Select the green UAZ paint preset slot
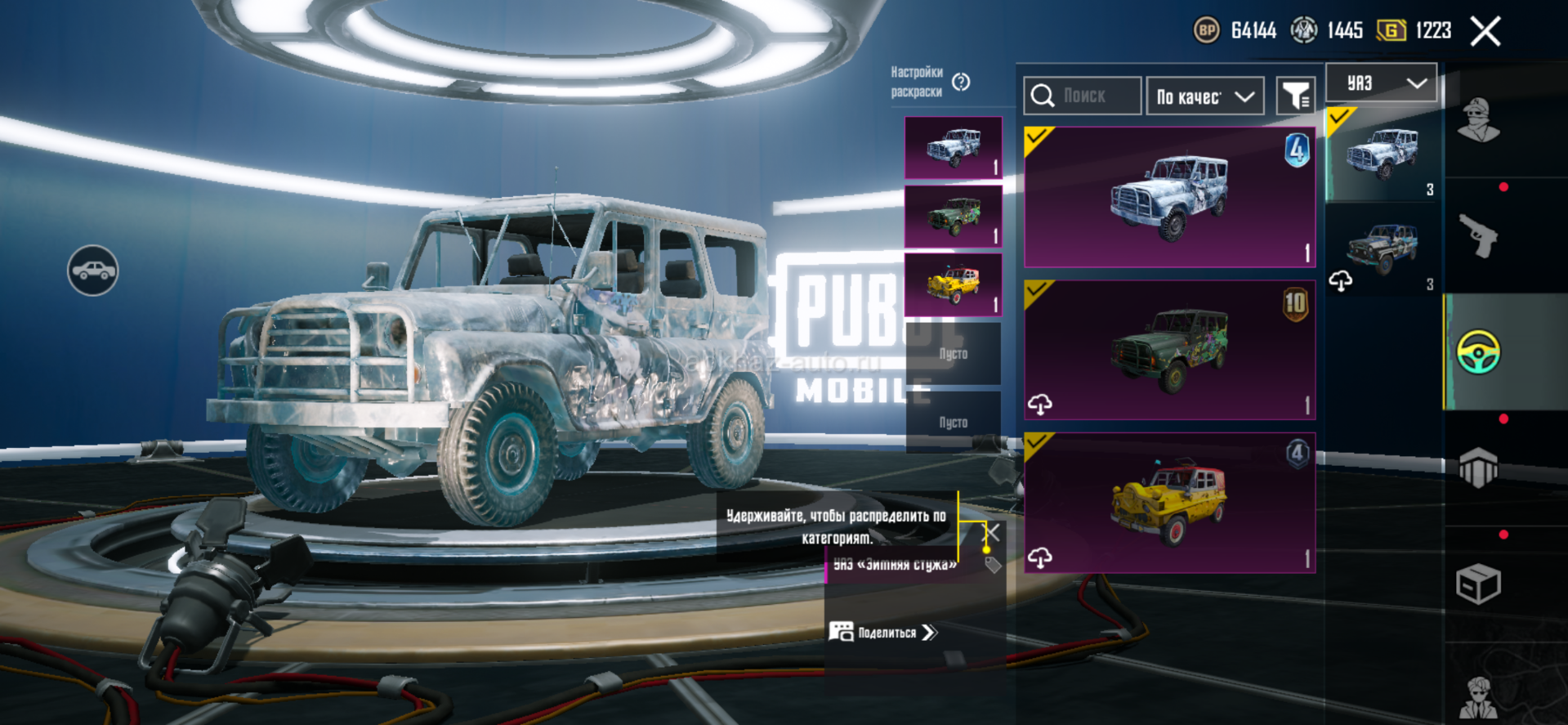 pos(953,217)
